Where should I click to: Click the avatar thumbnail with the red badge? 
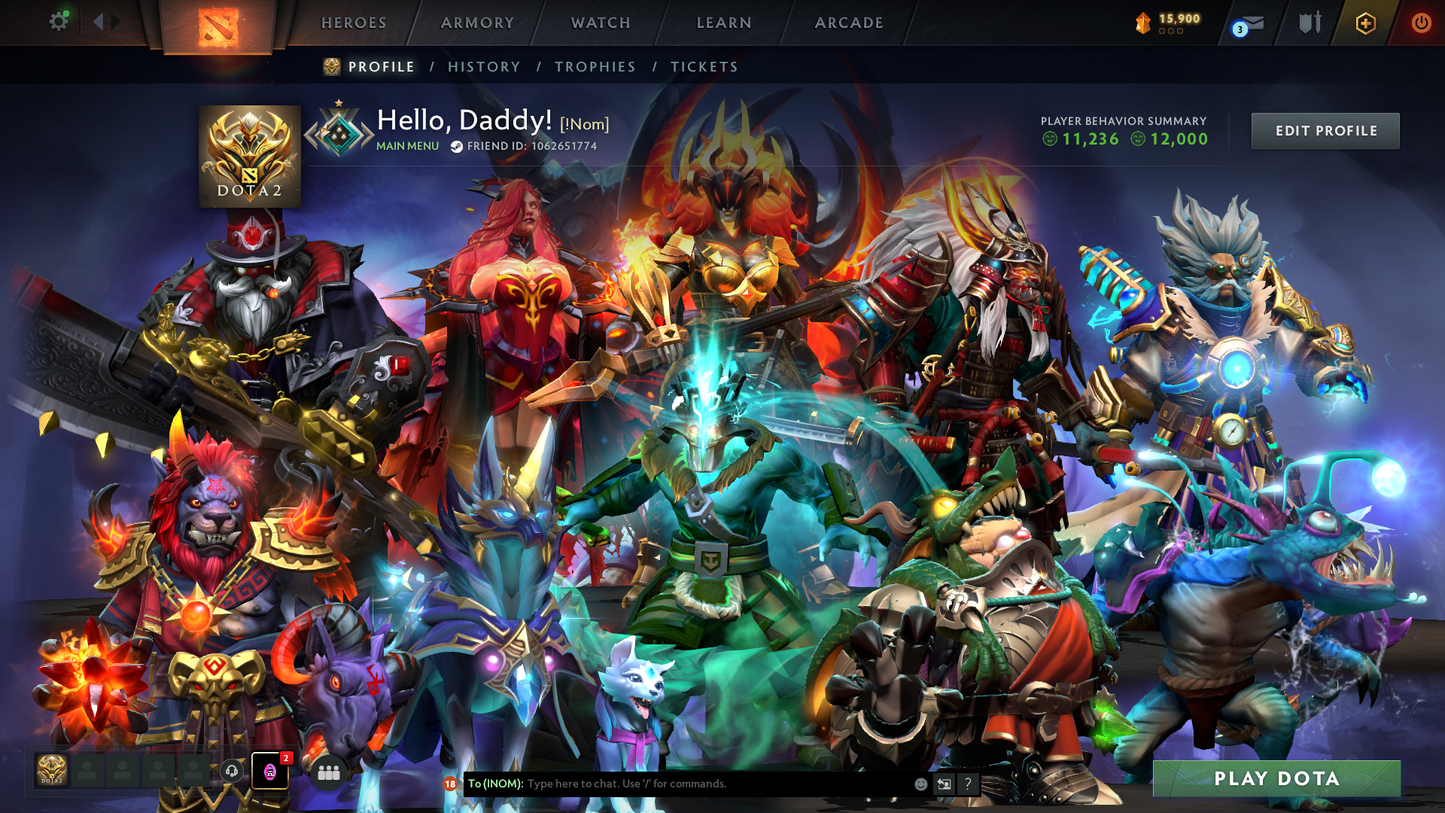pyautogui.click(x=269, y=771)
